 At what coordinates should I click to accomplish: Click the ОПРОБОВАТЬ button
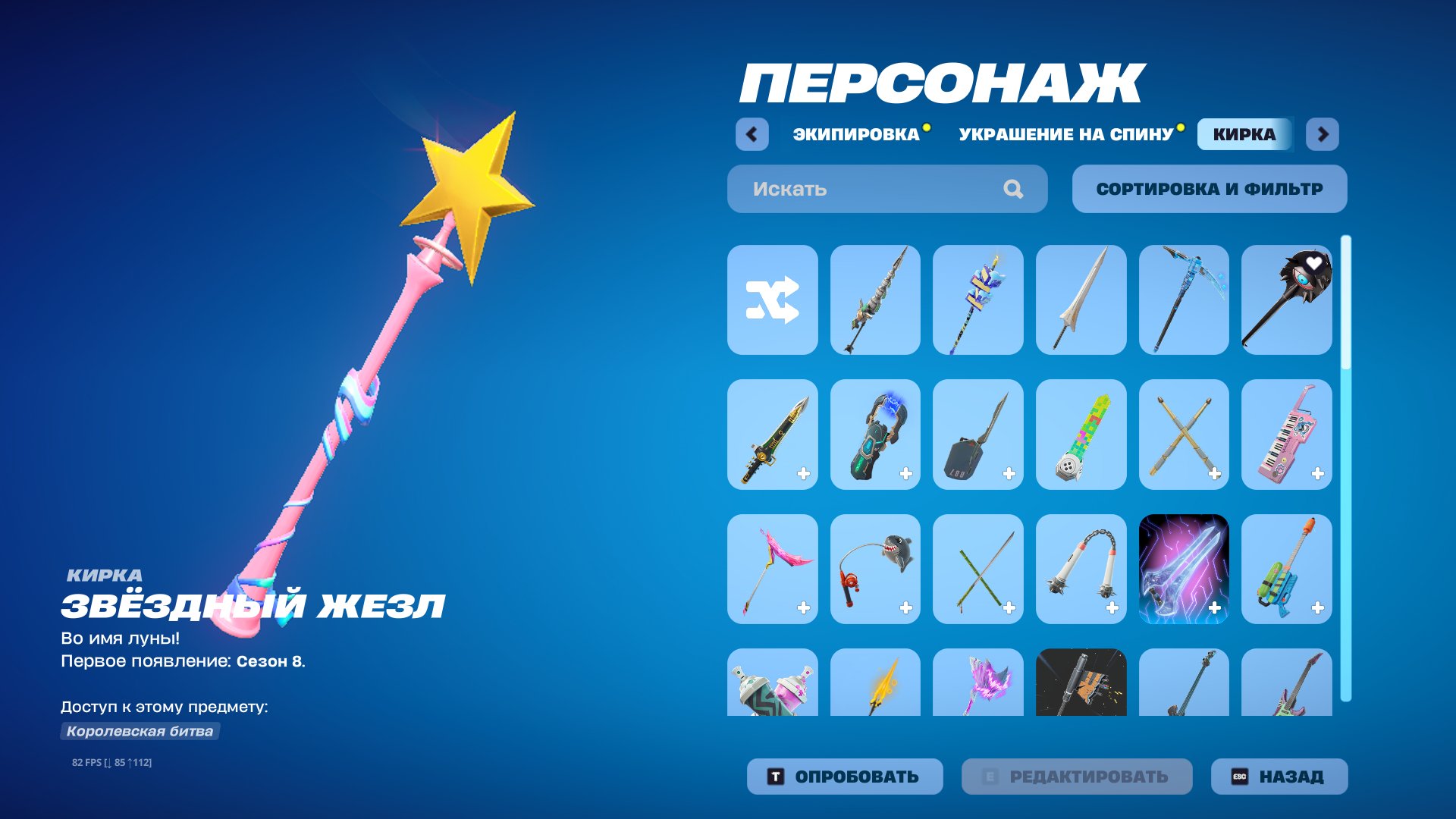click(843, 776)
